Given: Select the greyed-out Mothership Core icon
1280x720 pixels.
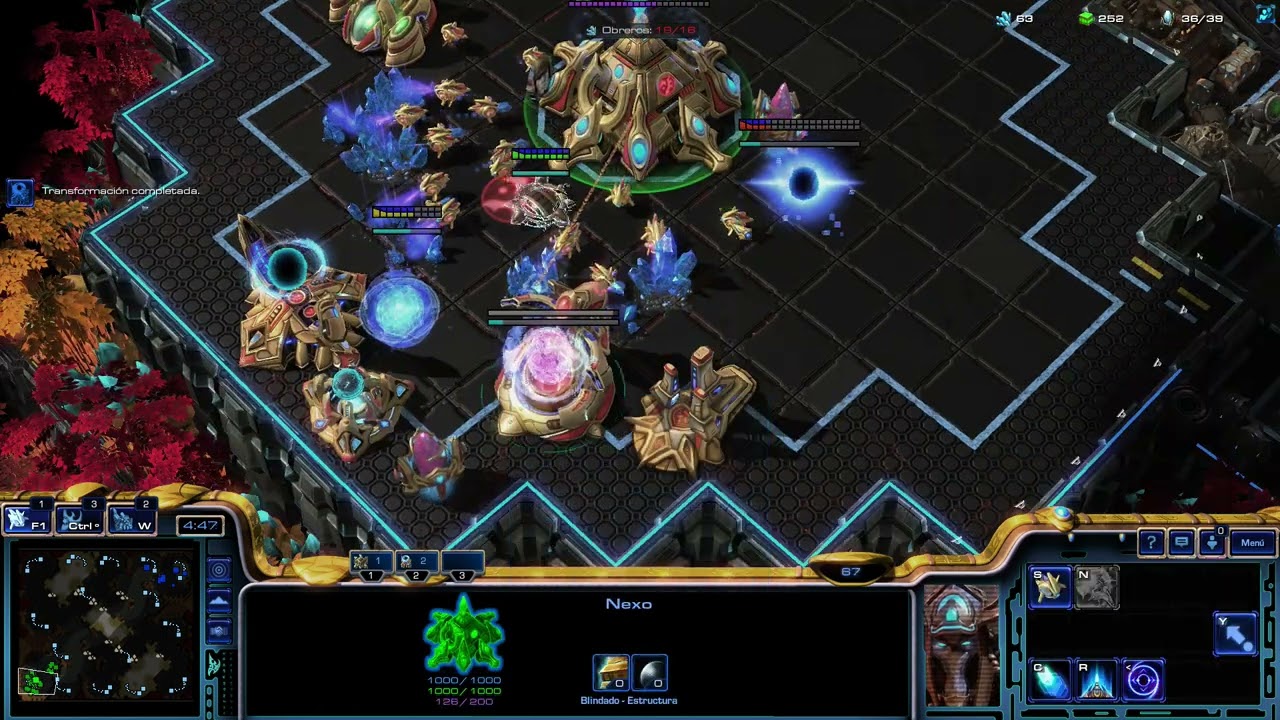Looking at the screenshot, I should (1097, 588).
